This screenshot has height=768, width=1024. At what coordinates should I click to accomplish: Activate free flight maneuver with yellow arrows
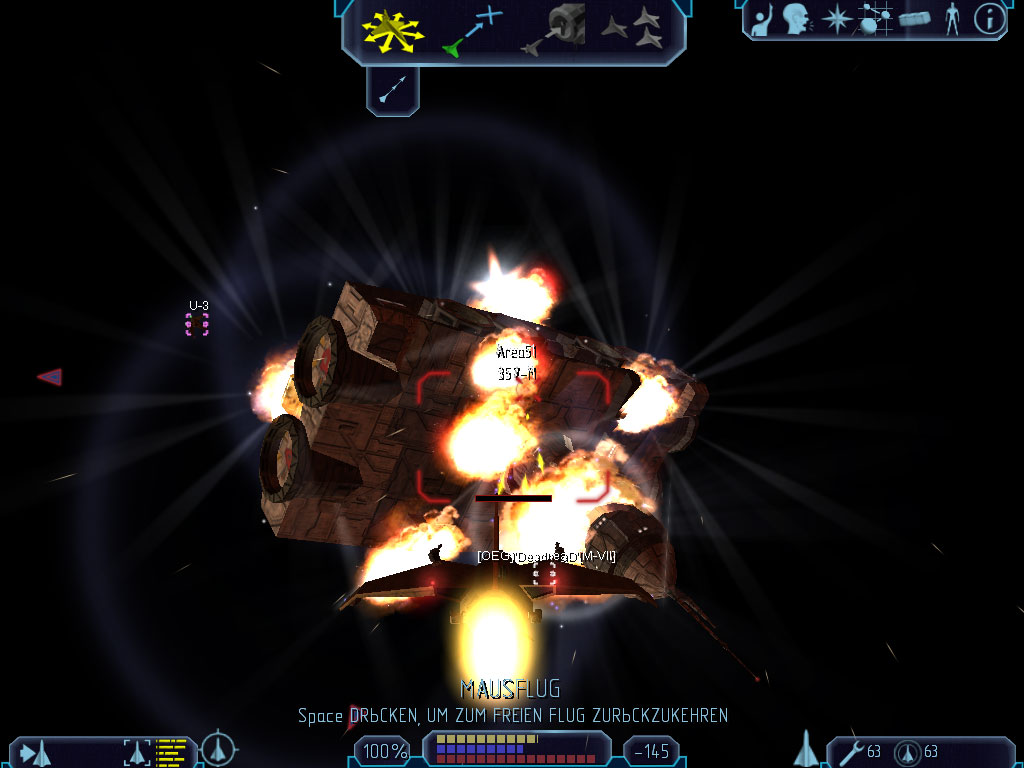pos(394,31)
